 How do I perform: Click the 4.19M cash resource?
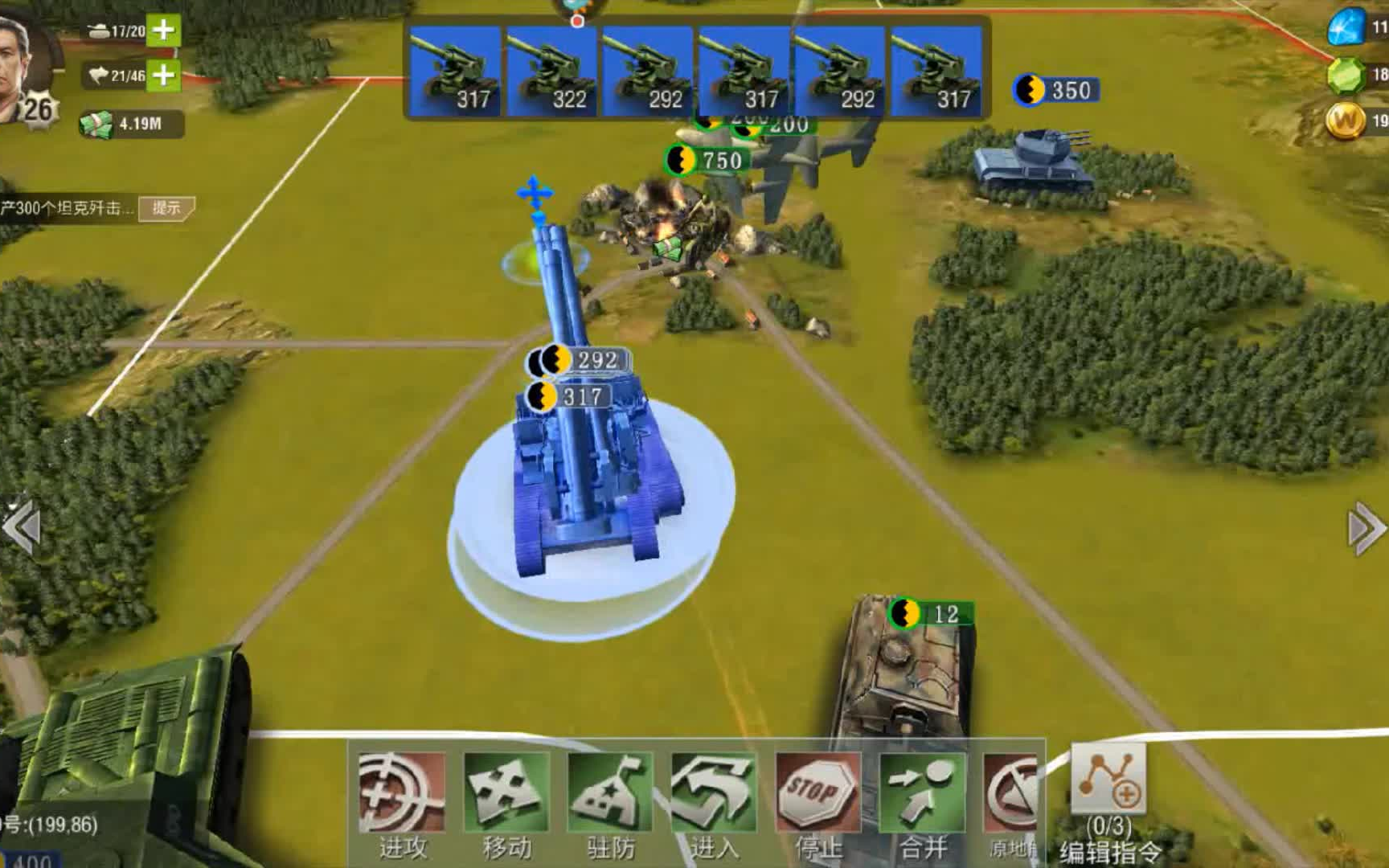131,125
